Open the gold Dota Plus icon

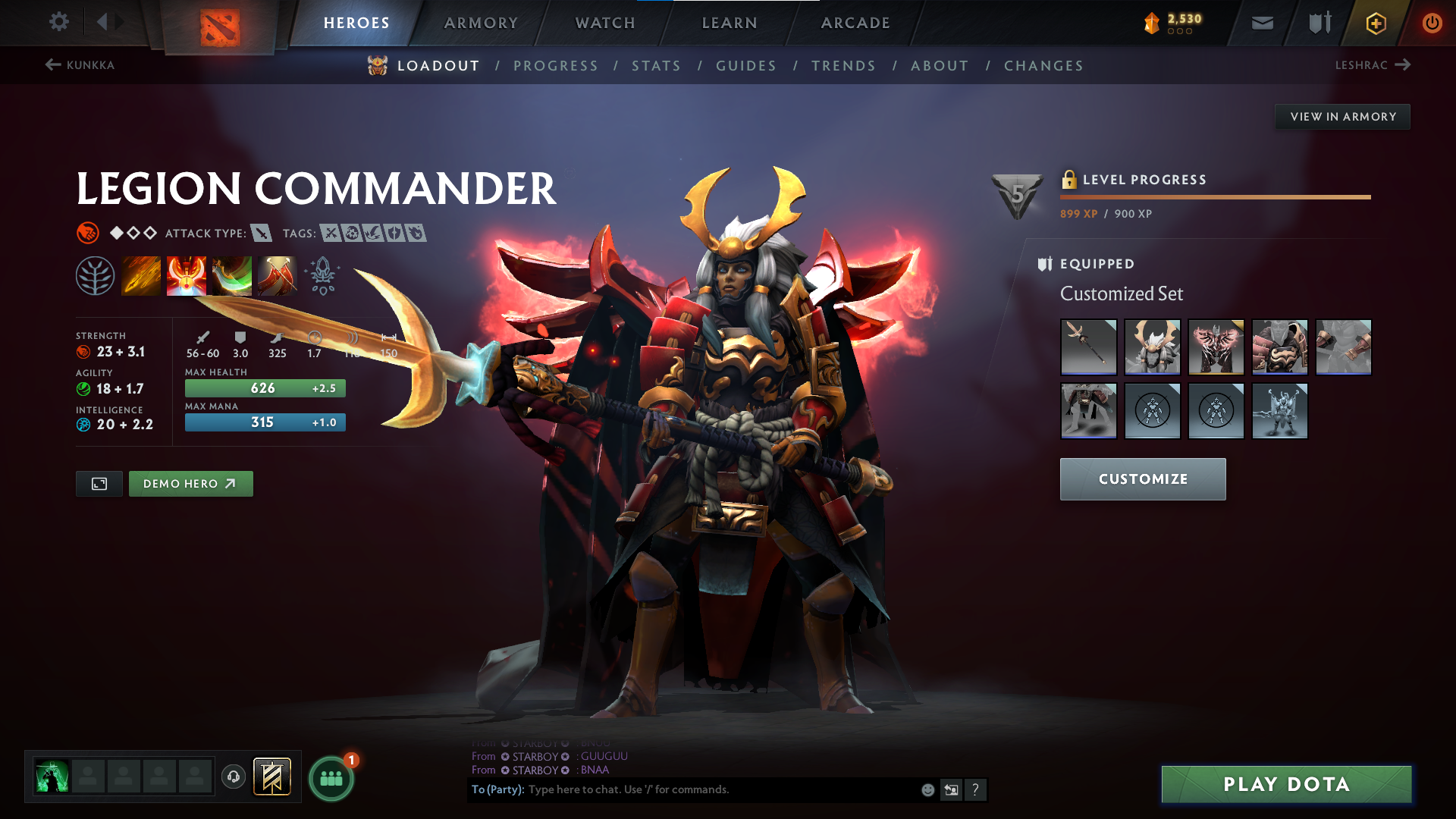(1375, 23)
